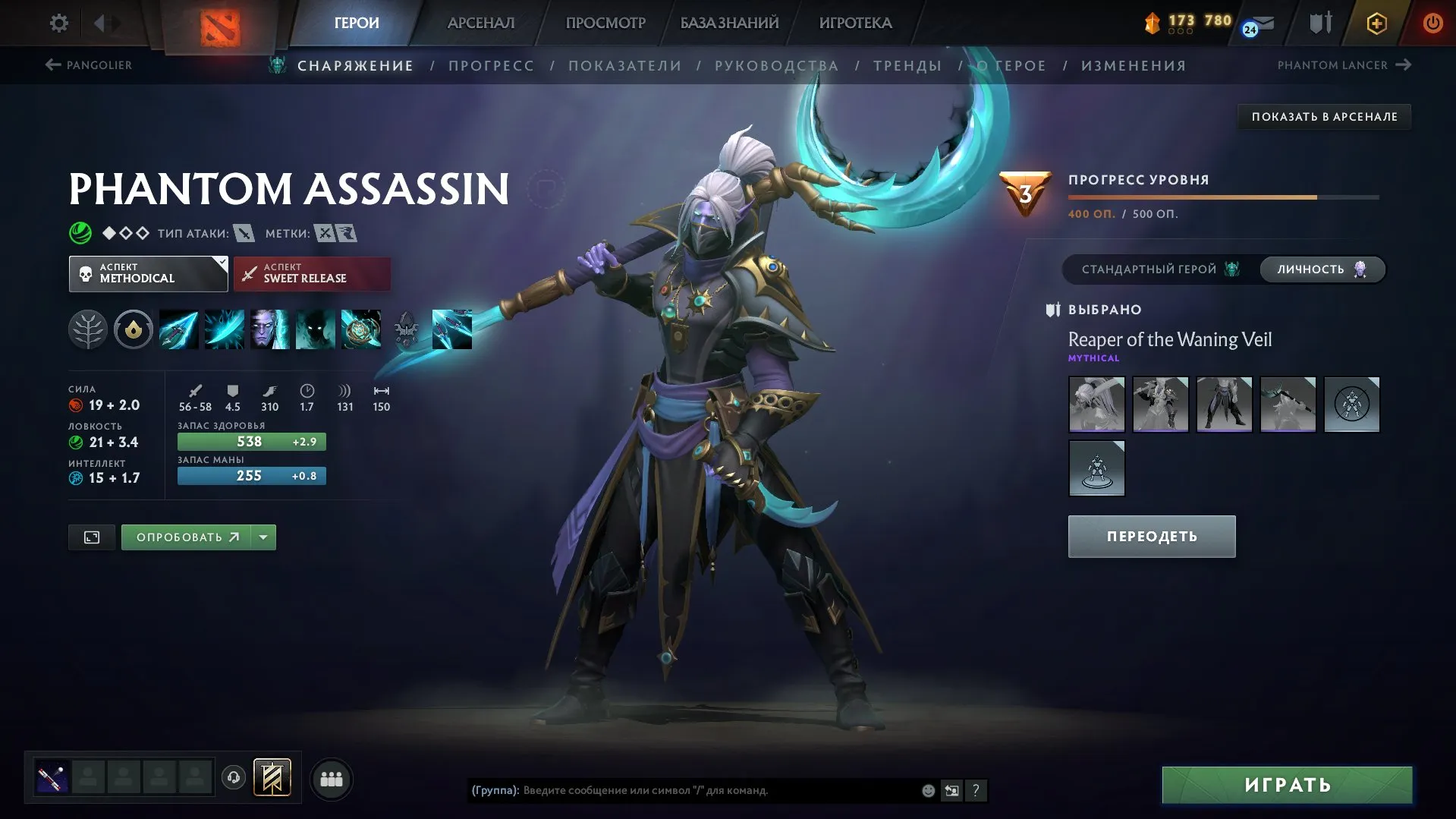This screenshot has height=819, width=1456.
Task: Click the guild banner icon near party slots
Action: pos(273,778)
